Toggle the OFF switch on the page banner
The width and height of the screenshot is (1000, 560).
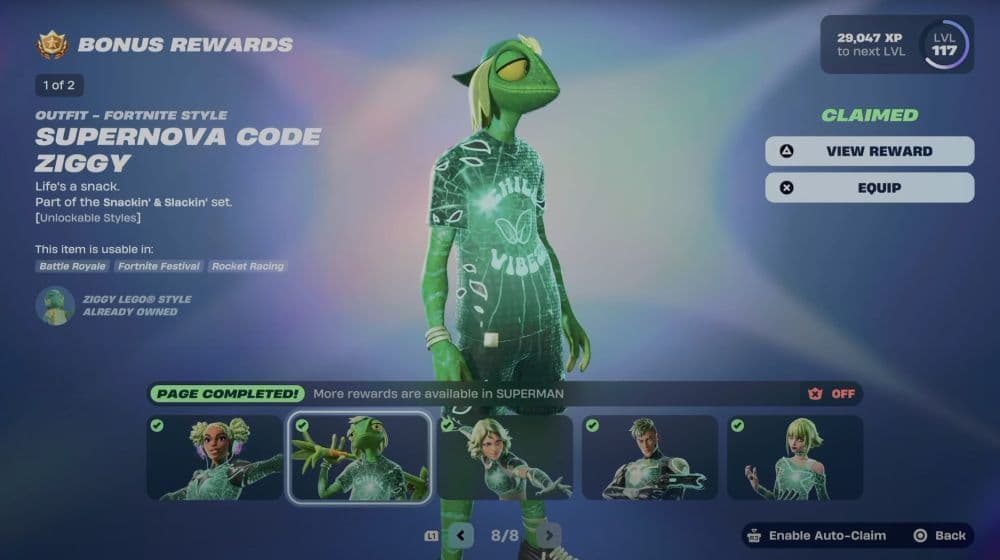pos(832,394)
